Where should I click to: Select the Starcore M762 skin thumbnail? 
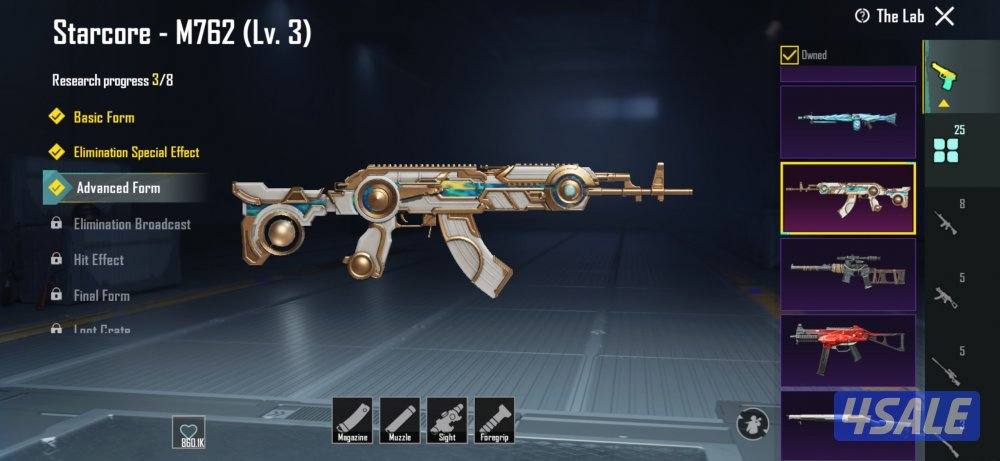coord(847,197)
